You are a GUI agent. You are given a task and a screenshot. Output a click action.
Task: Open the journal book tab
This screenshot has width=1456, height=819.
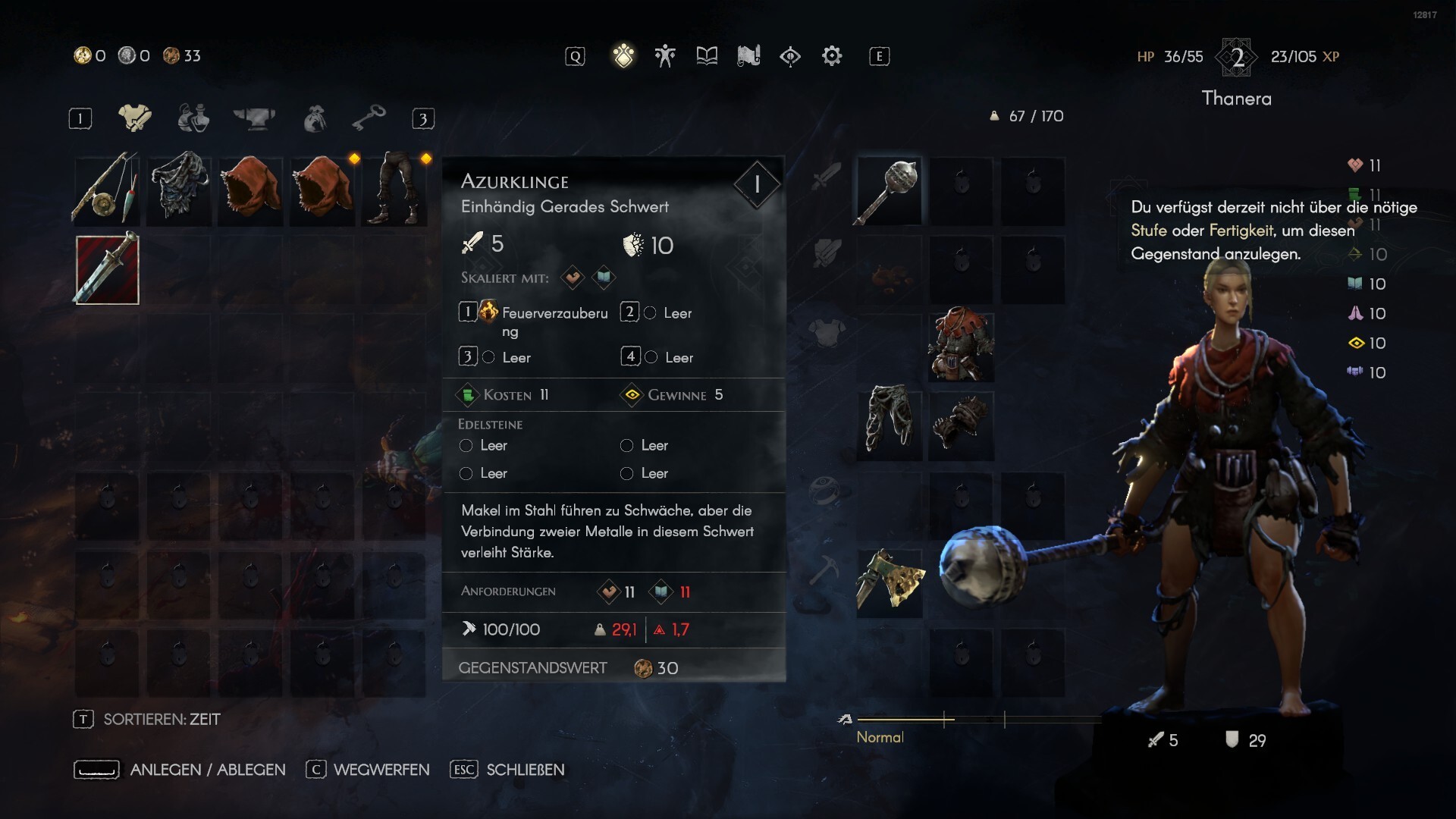[x=707, y=56]
